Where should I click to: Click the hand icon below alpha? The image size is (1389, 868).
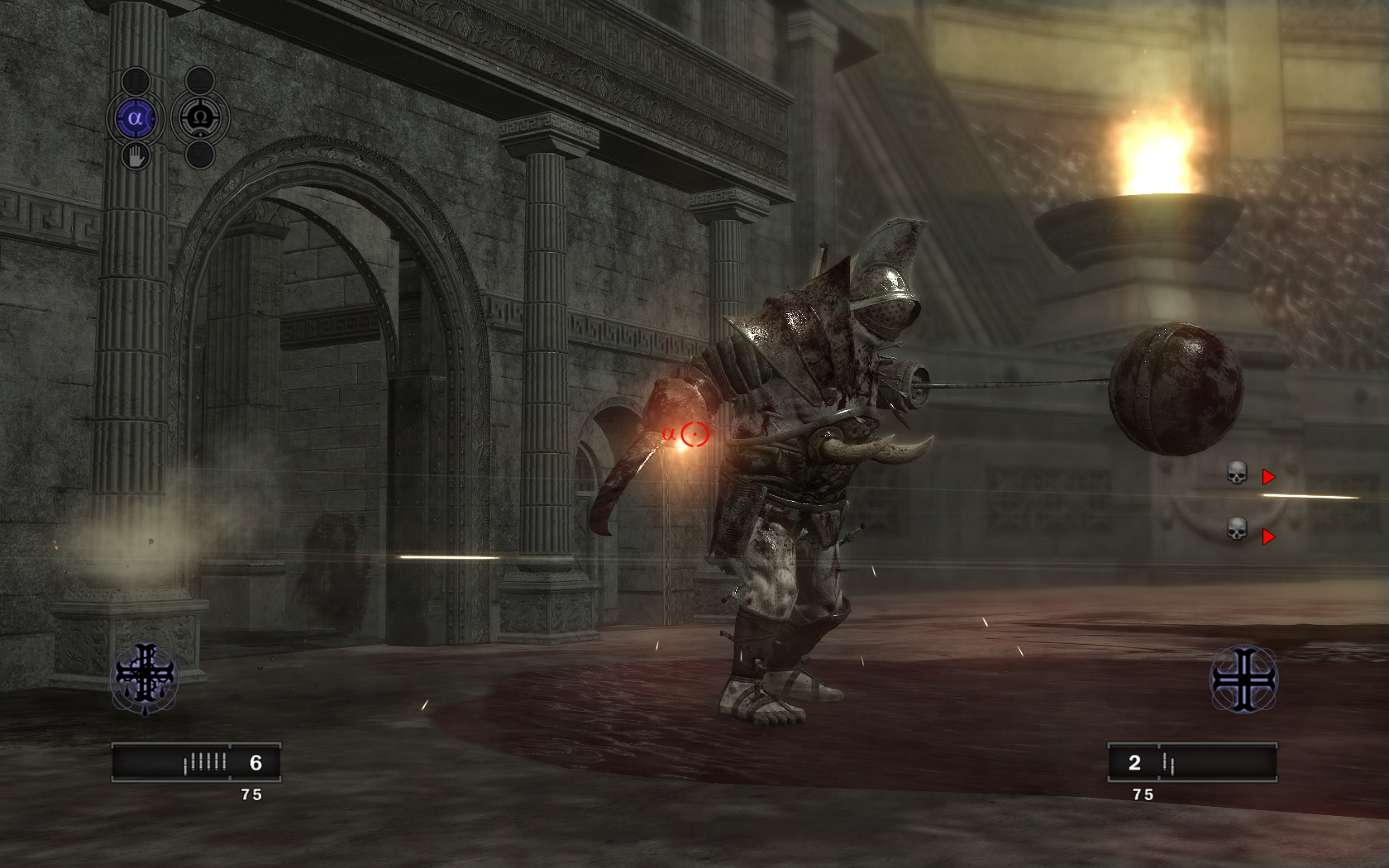pos(136,155)
